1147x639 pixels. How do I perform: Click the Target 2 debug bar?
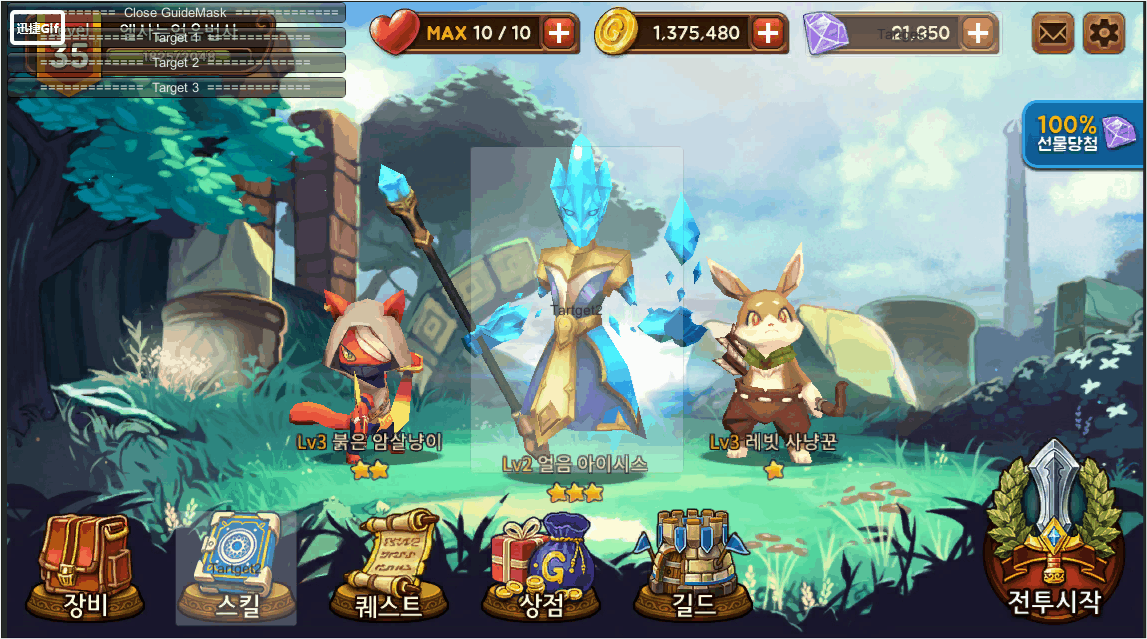point(176,63)
